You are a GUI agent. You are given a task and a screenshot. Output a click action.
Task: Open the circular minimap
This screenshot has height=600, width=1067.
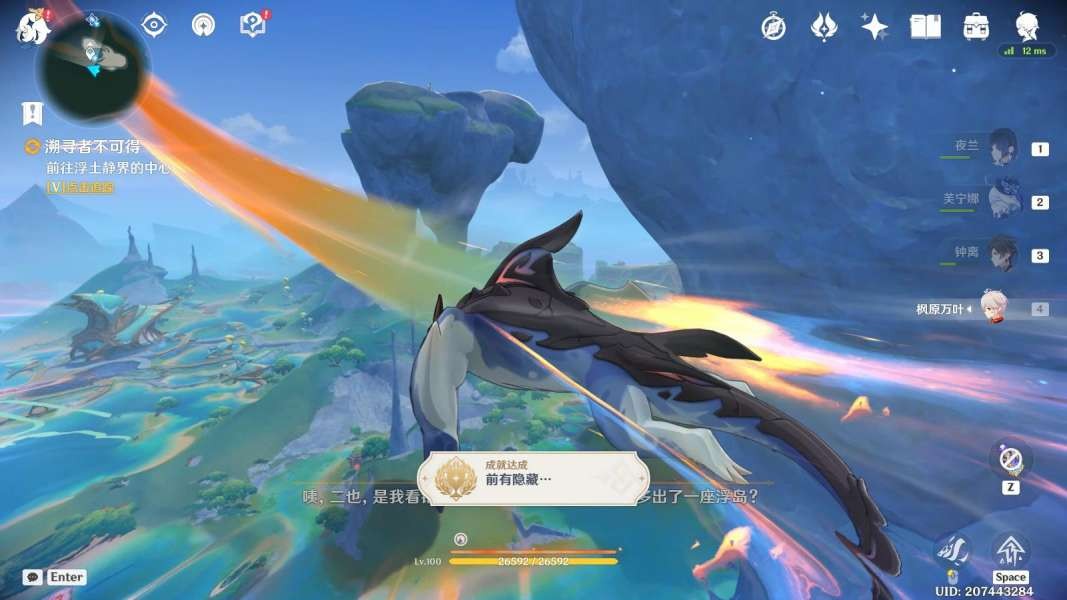[92, 66]
